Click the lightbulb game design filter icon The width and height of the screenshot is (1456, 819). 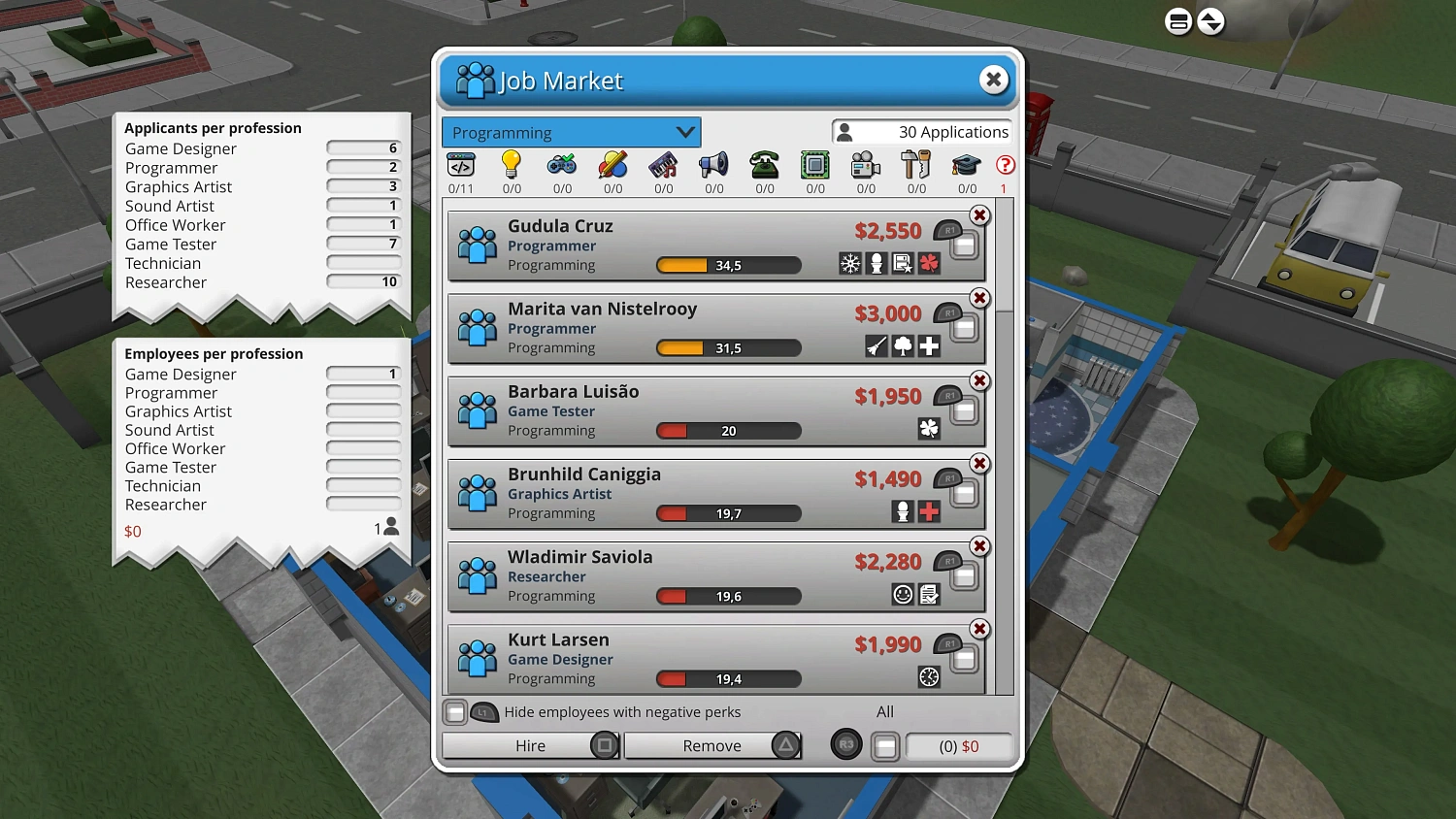512,165
